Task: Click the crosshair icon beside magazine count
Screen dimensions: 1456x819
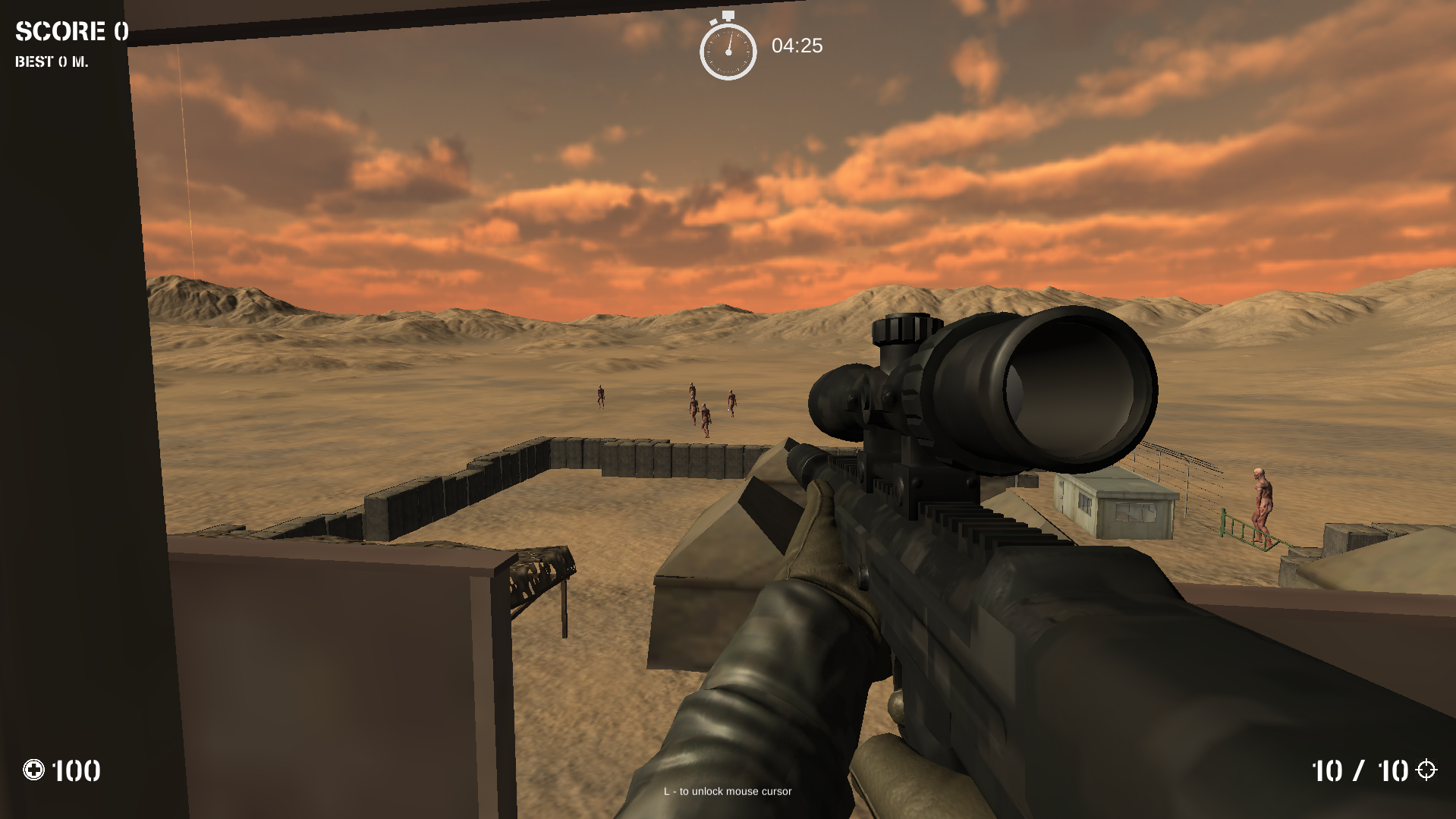Action: point(1425,770)
